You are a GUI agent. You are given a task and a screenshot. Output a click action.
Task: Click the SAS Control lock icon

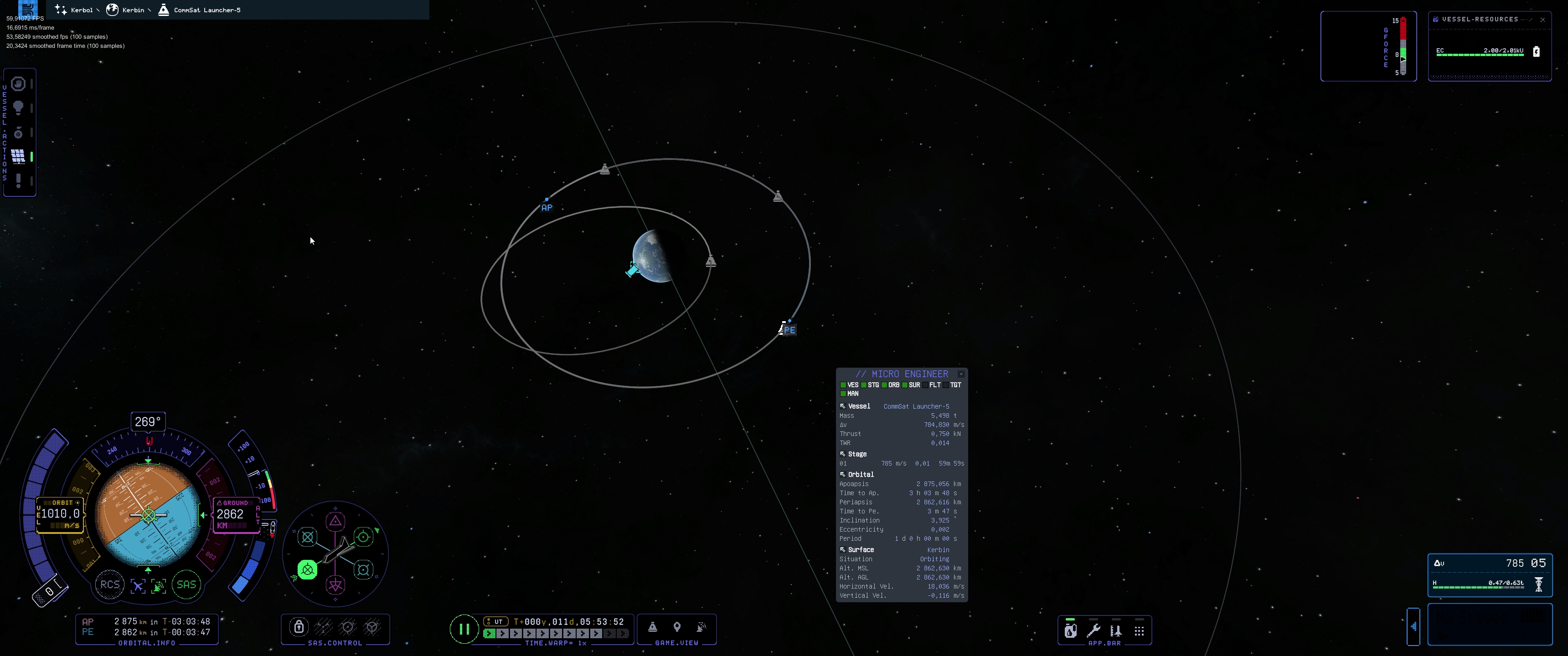pyautogui.click(x=299, y=627)
